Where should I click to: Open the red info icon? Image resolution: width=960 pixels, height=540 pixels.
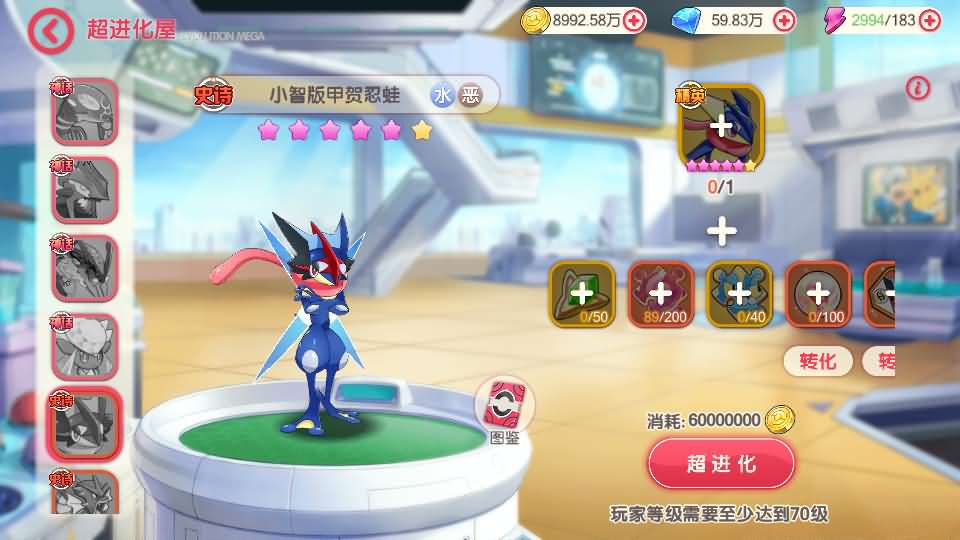[x=918, y=88]
